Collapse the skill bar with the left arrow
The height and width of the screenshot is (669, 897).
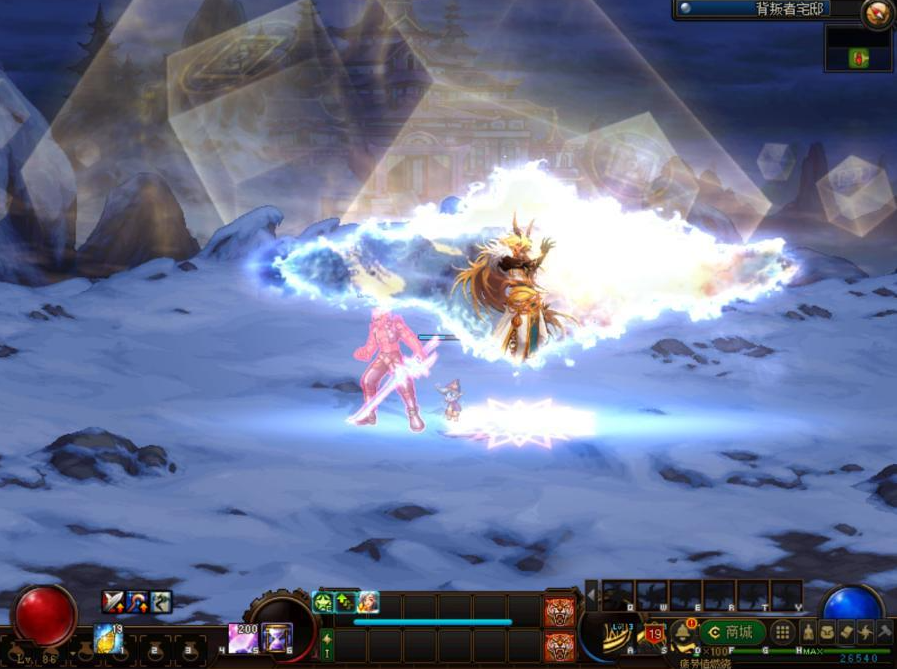coord(591,595)
